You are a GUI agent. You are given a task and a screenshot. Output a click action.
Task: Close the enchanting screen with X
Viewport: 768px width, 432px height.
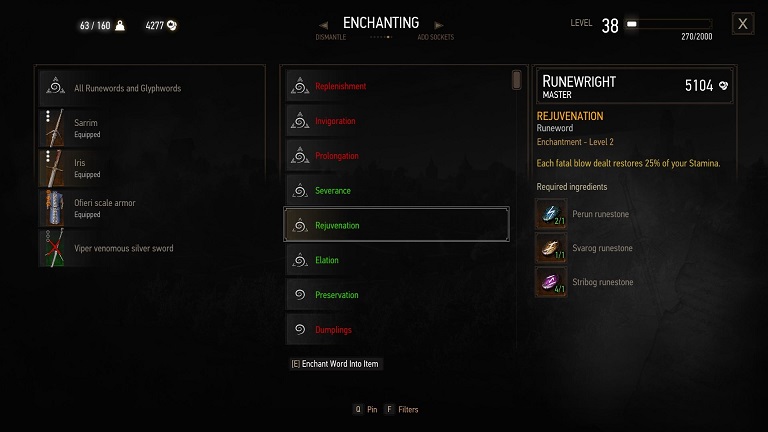click(x=742, y=24)
